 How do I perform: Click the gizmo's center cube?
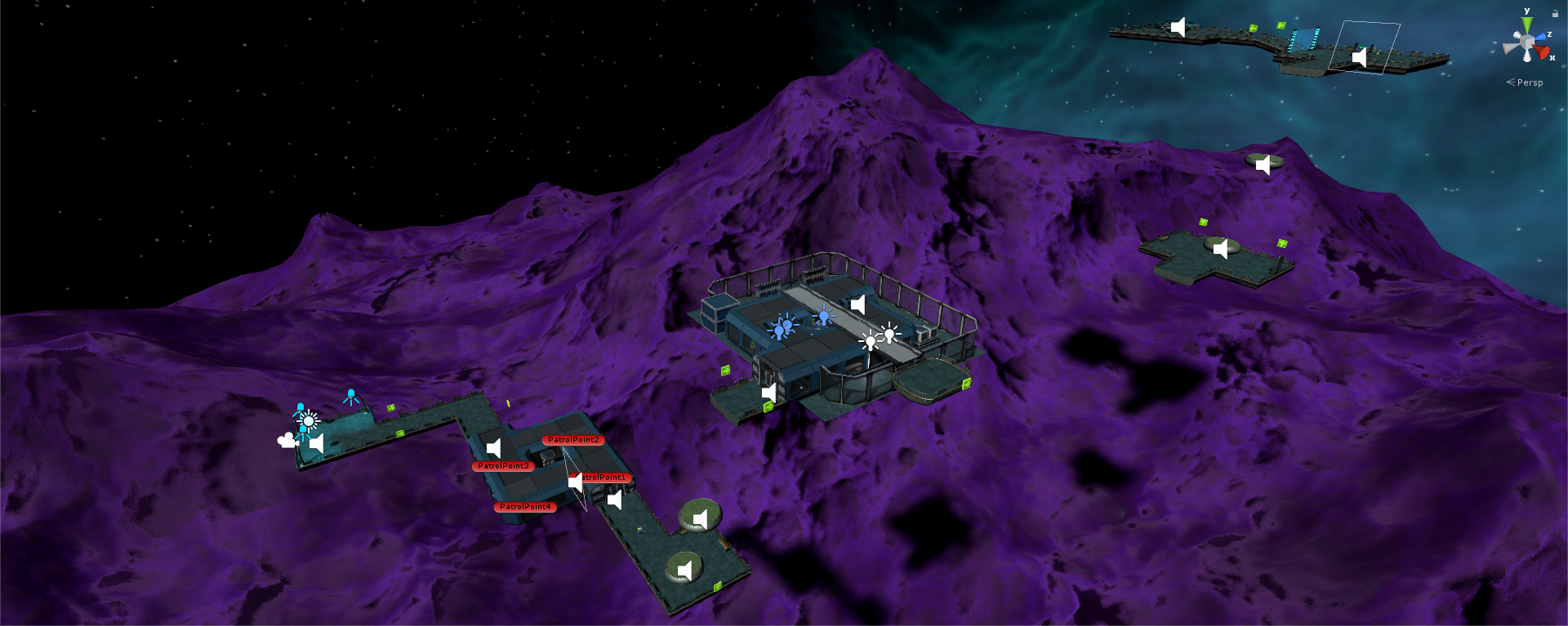1526,42
